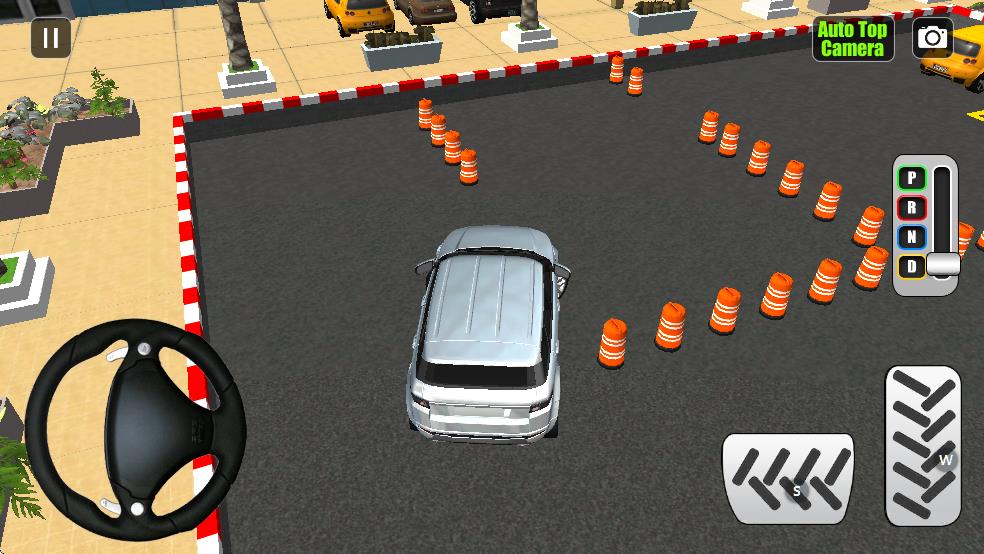Click the gear shifter slider knob
The image size is (984, 554).
942,264
